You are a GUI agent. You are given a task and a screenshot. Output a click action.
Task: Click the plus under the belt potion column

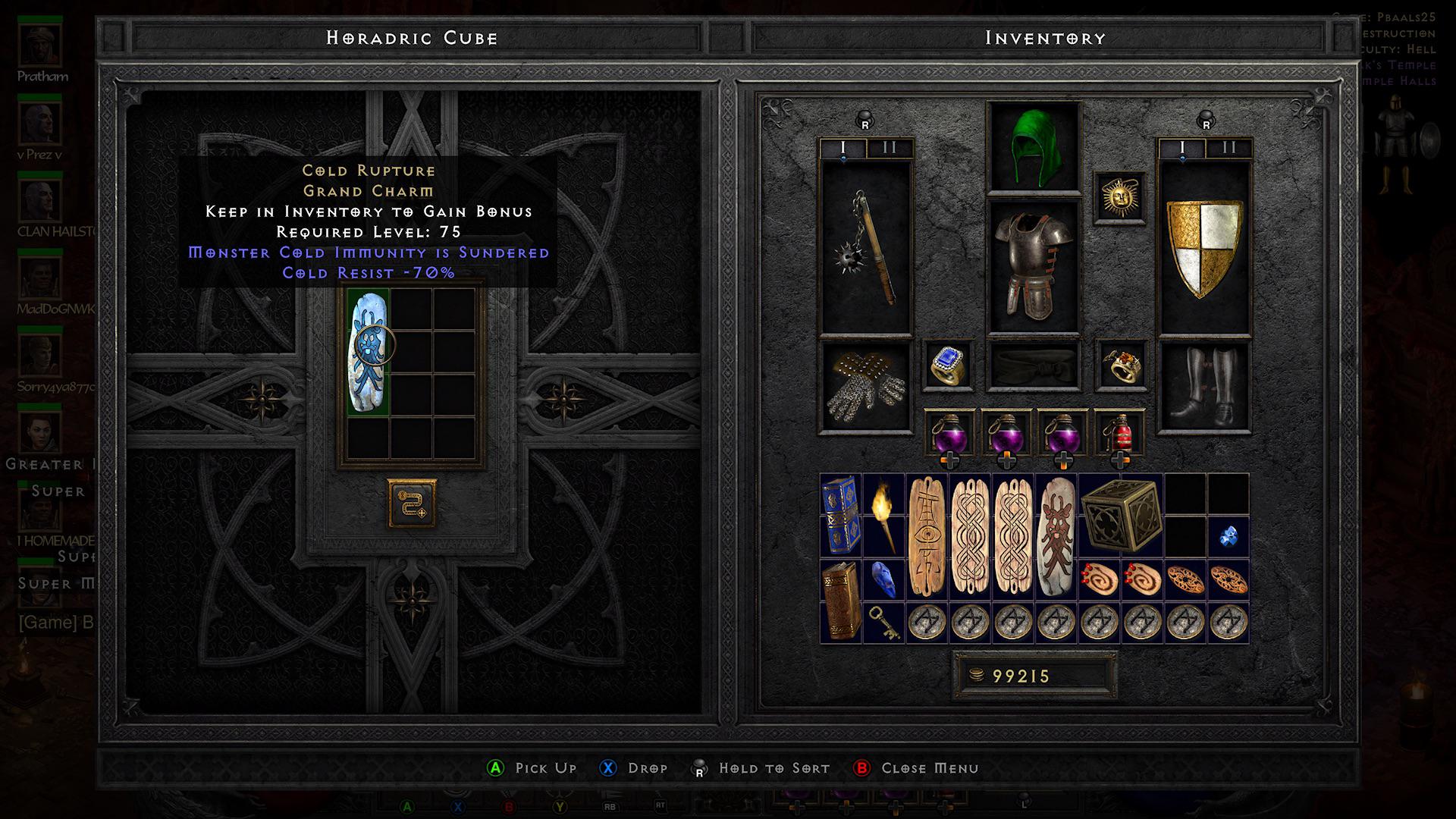pos(952,460)
